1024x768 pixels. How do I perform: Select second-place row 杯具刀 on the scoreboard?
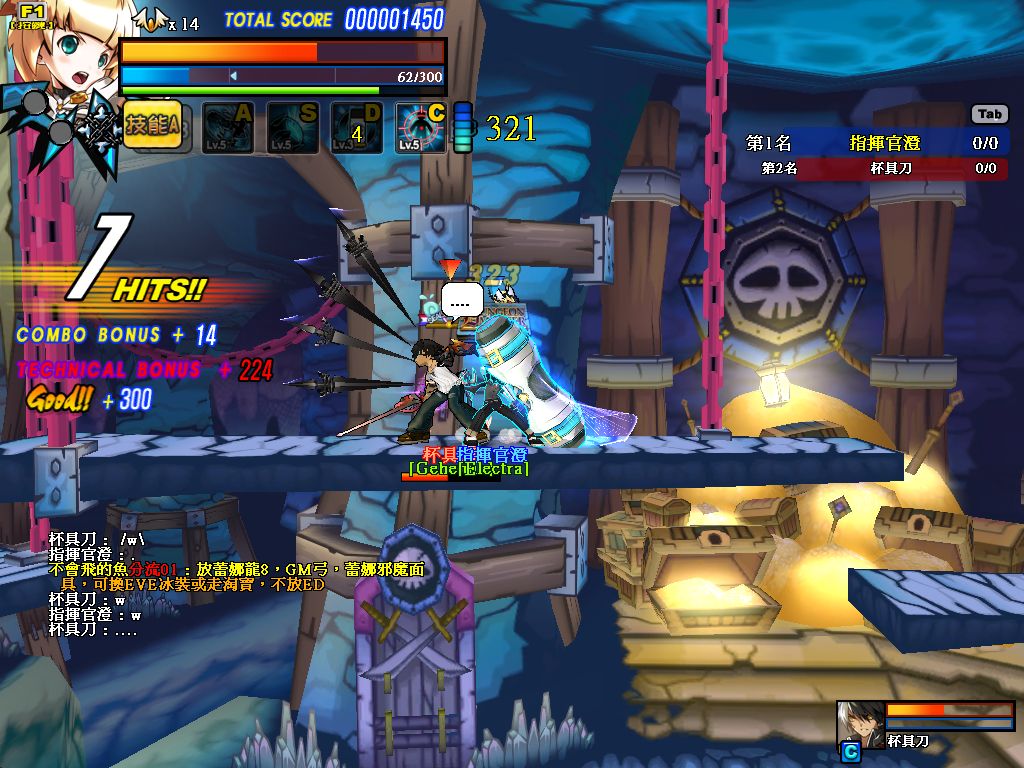(872, 169)
